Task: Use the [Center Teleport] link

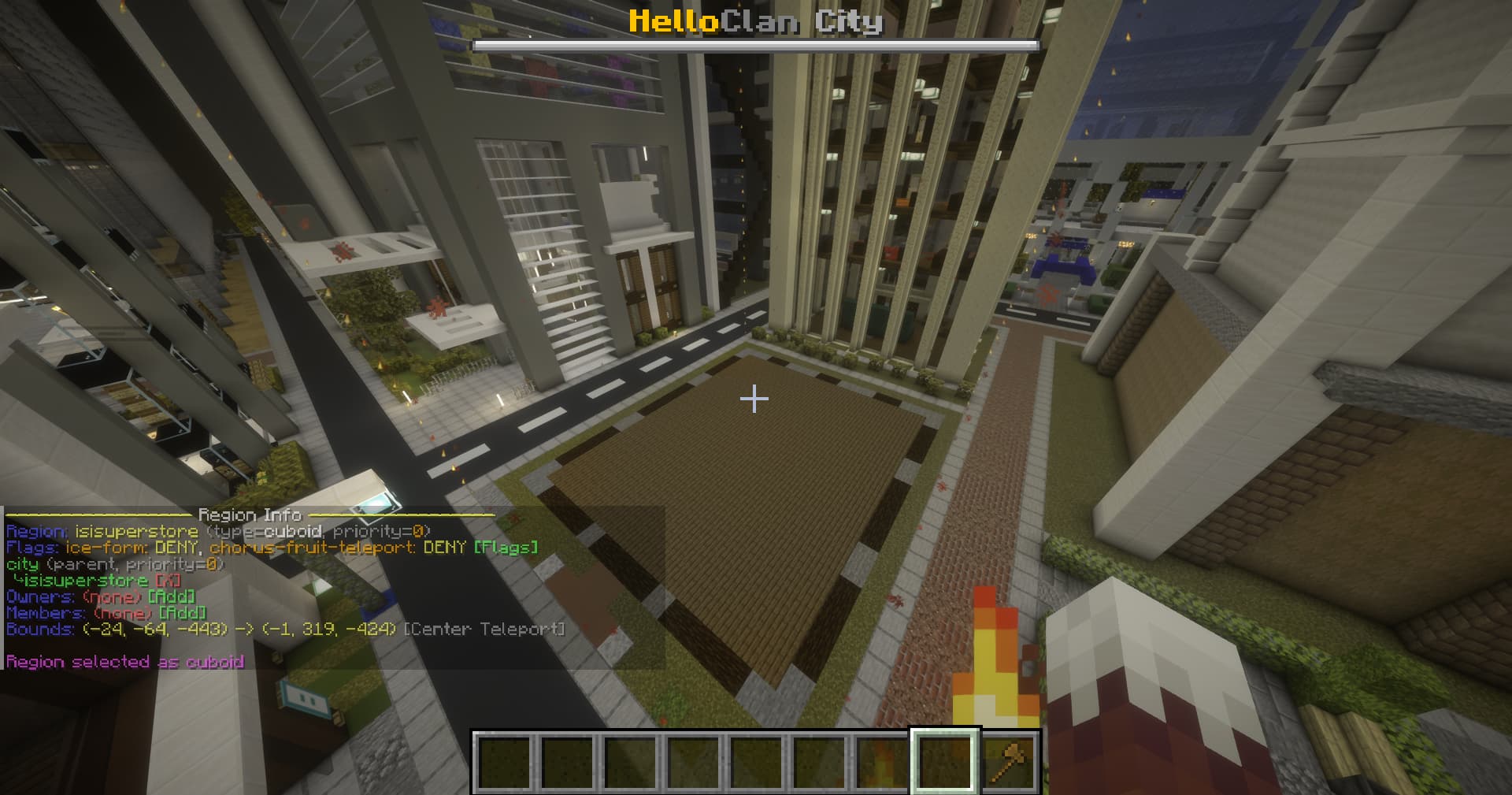Action: point(484,630)
